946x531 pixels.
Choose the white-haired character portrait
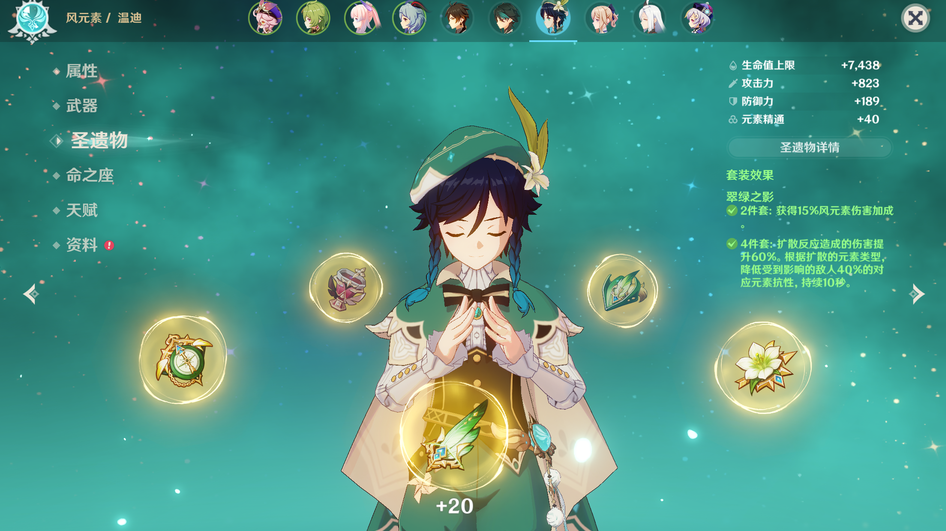pos(649,18)
